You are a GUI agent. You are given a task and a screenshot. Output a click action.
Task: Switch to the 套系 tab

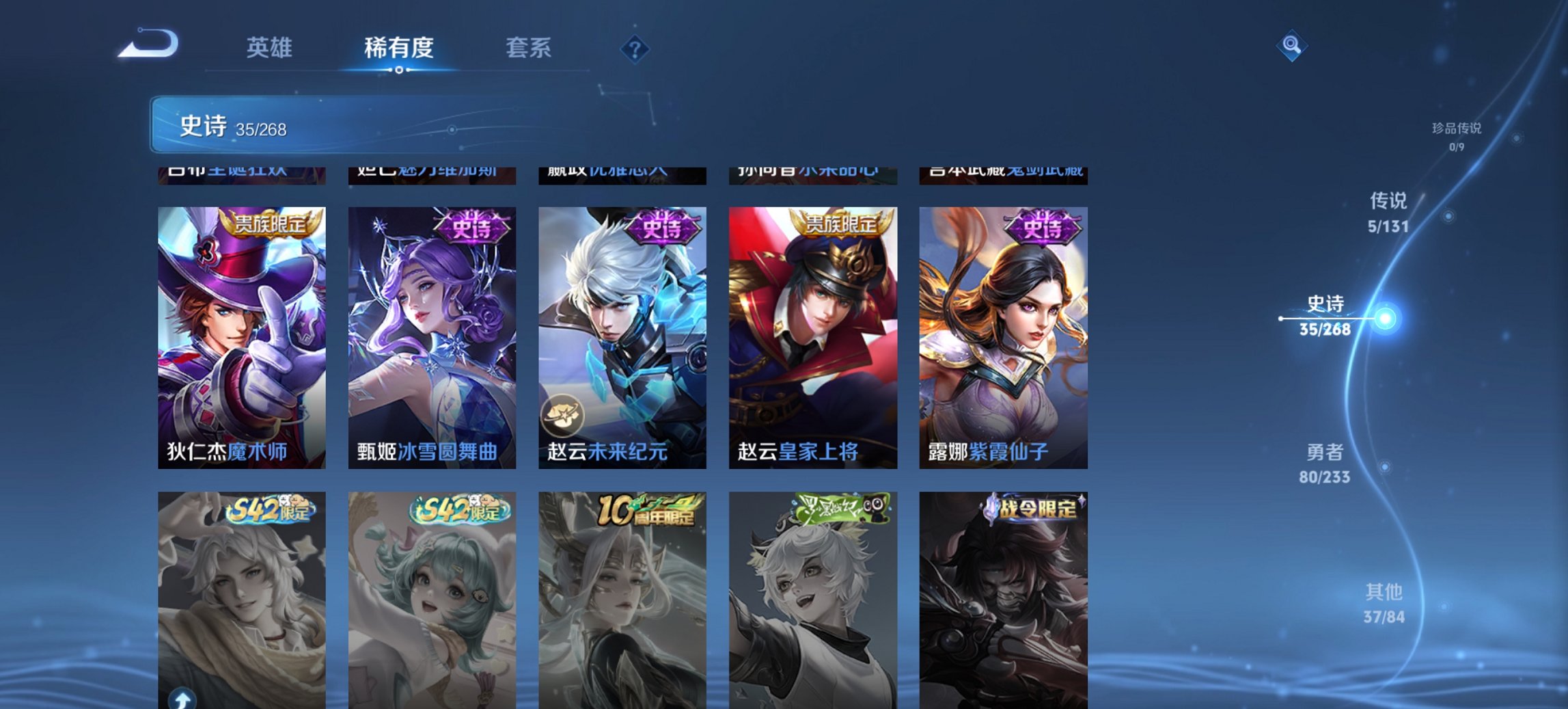529,49
